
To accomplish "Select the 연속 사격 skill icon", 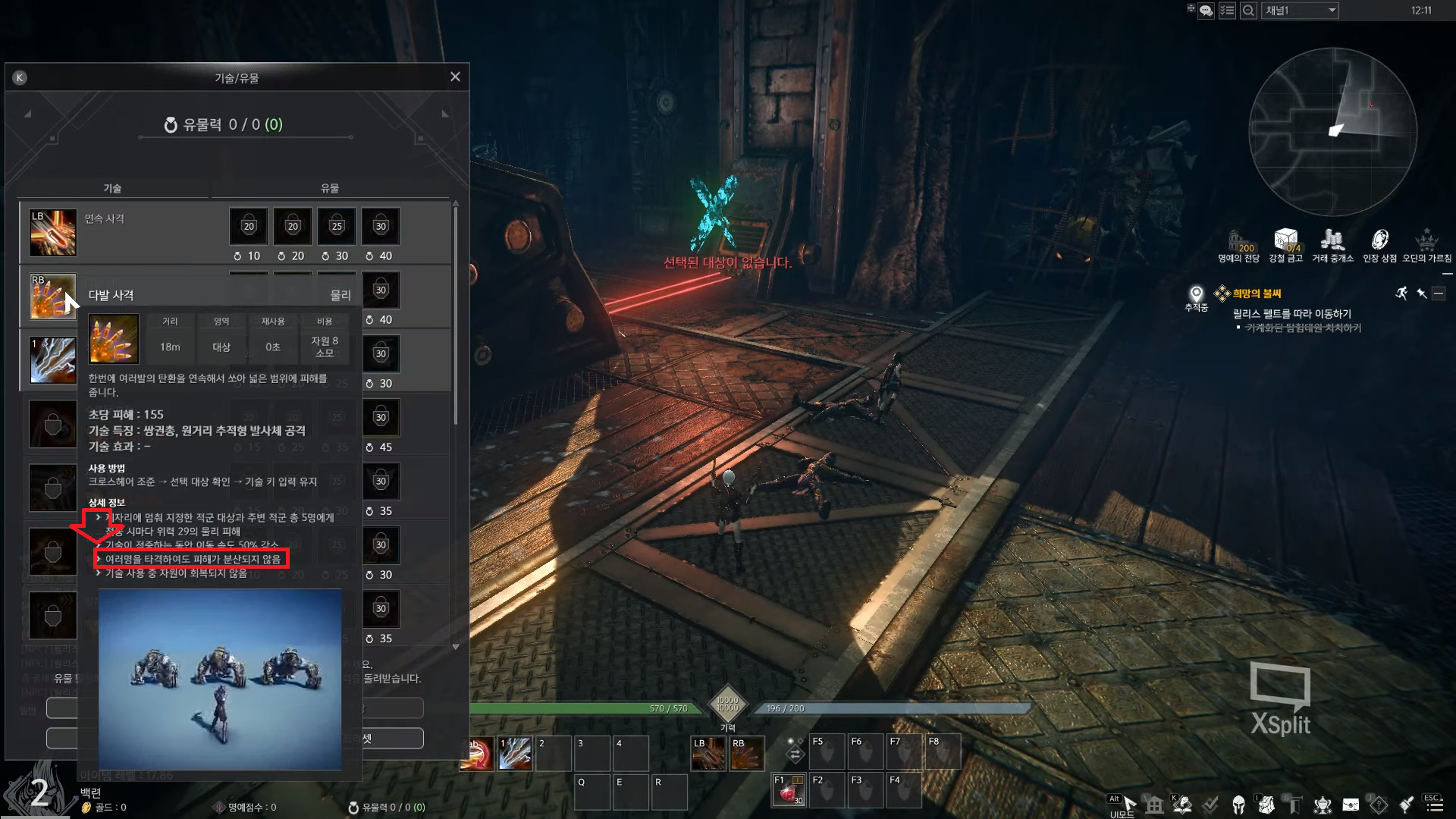I will coord(53,232).
